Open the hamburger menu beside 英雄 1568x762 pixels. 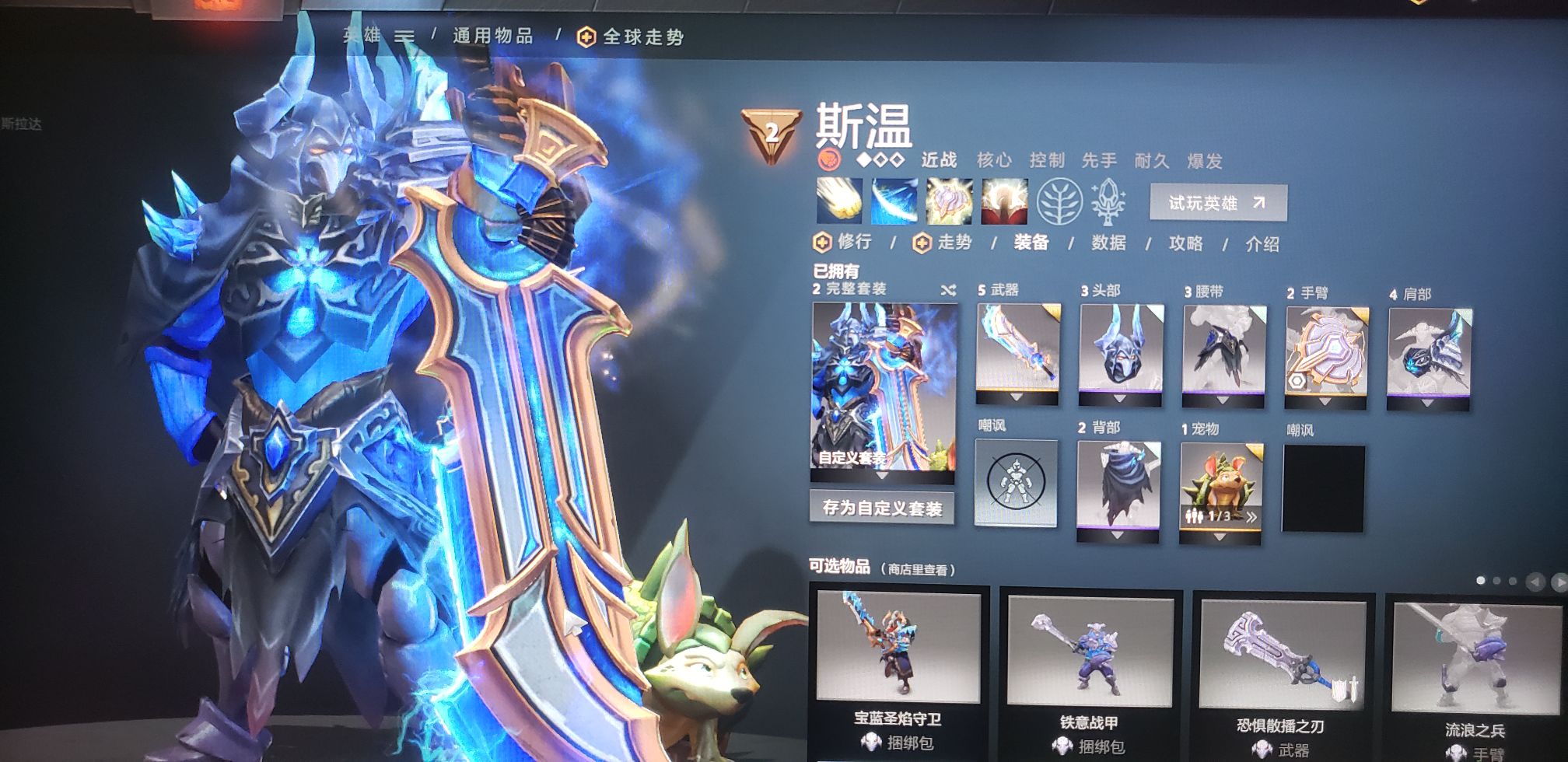pos(403,33)
